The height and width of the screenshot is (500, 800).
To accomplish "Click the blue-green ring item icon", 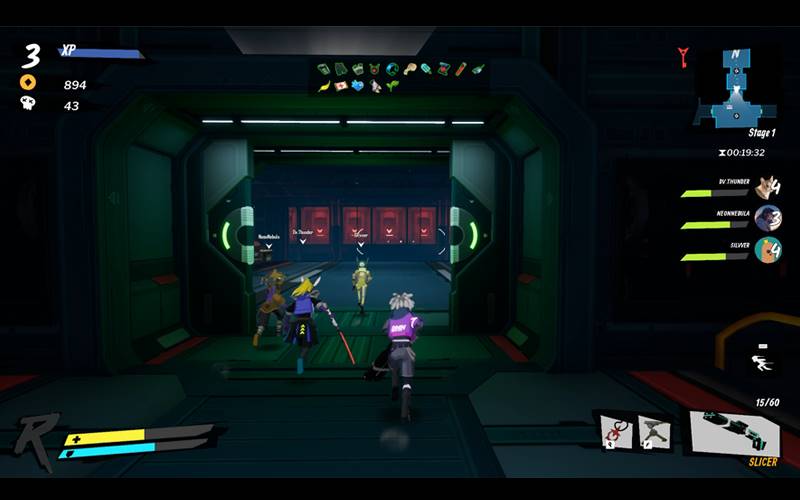I will [x=391, y=69].
